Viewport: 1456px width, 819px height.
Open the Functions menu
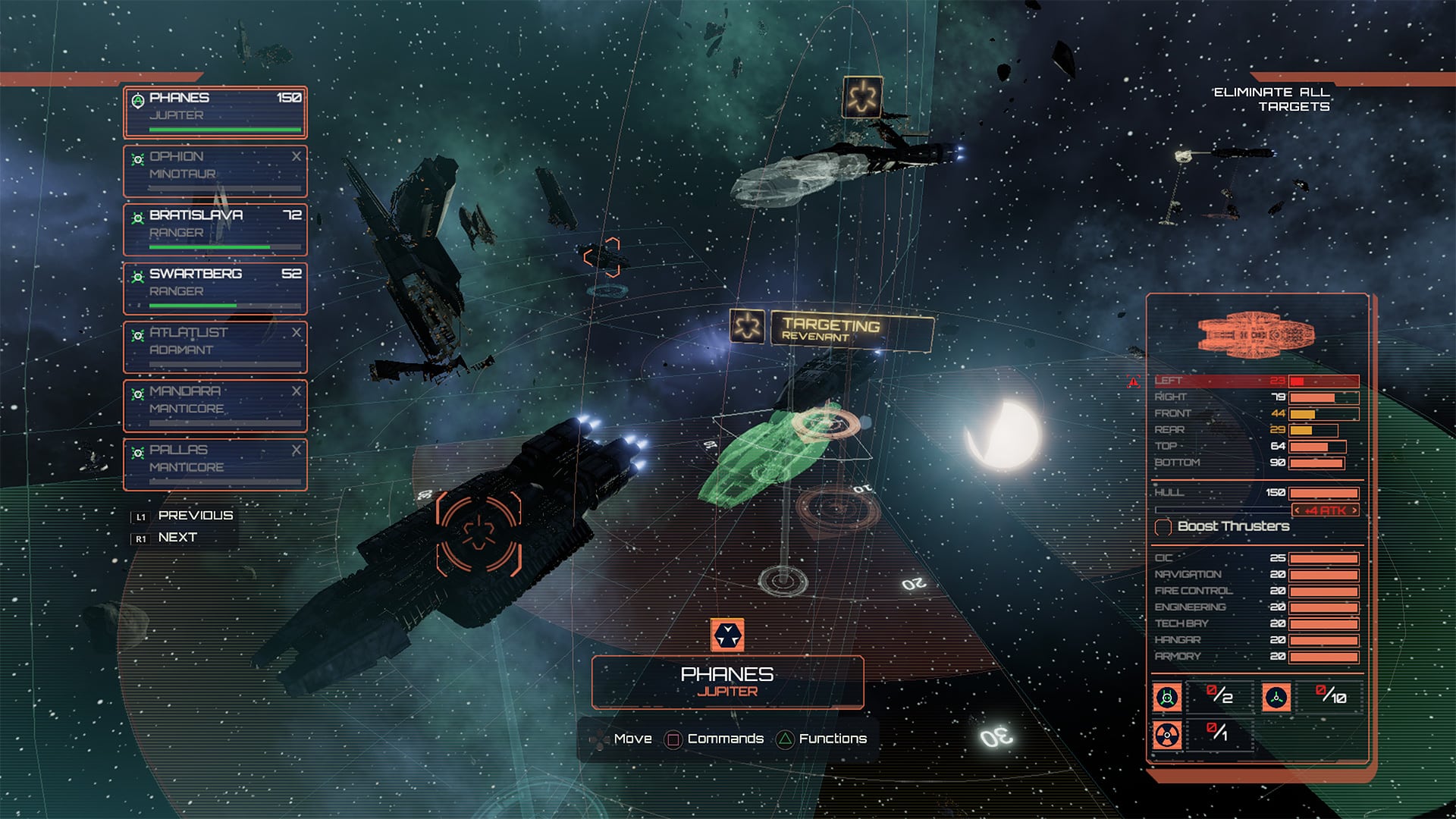tap(822, 739)
